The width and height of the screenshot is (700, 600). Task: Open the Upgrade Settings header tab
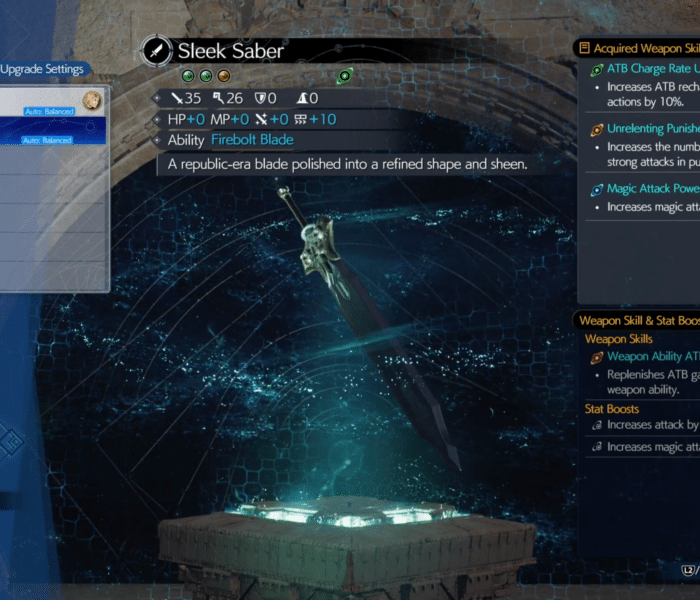click(42, 70)
